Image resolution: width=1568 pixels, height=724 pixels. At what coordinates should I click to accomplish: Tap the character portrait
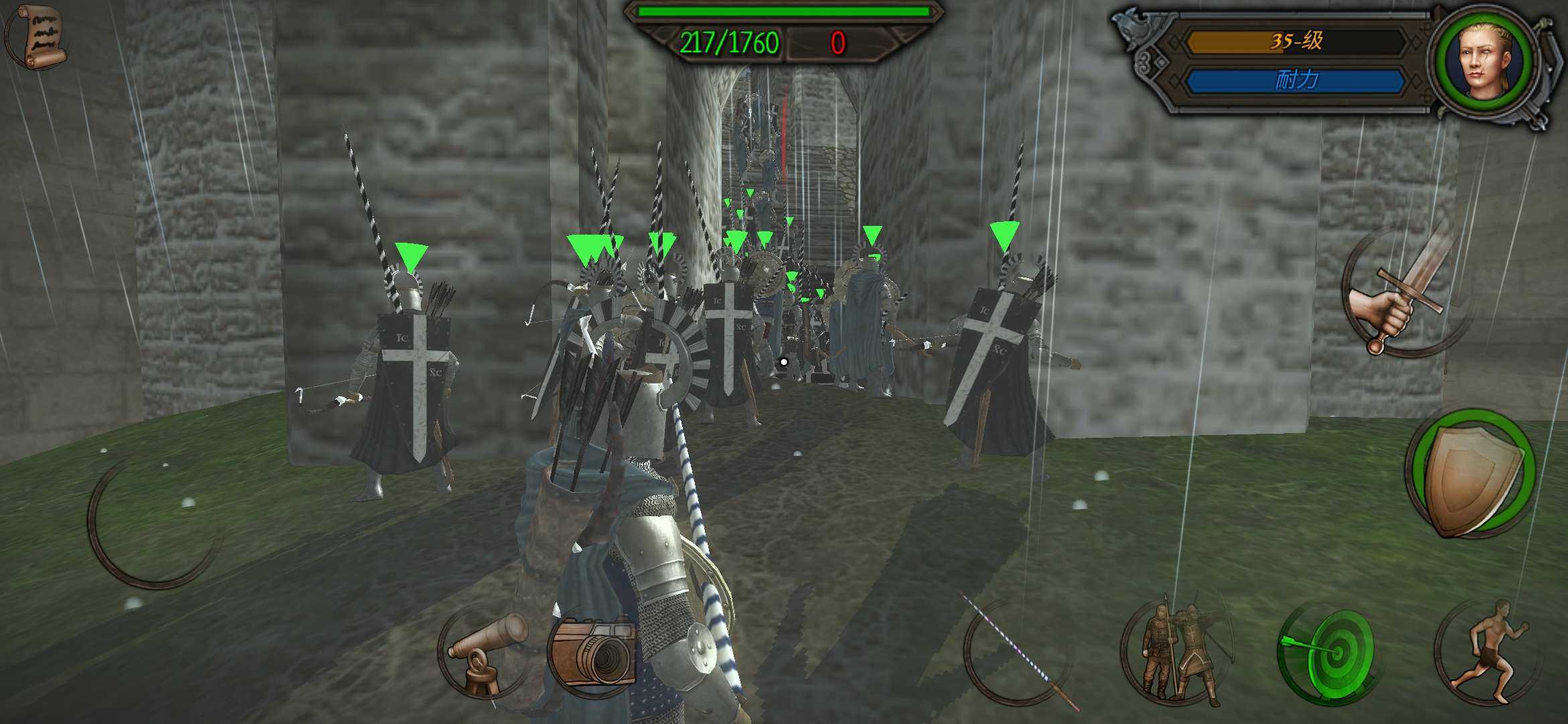click(1484, 60)
